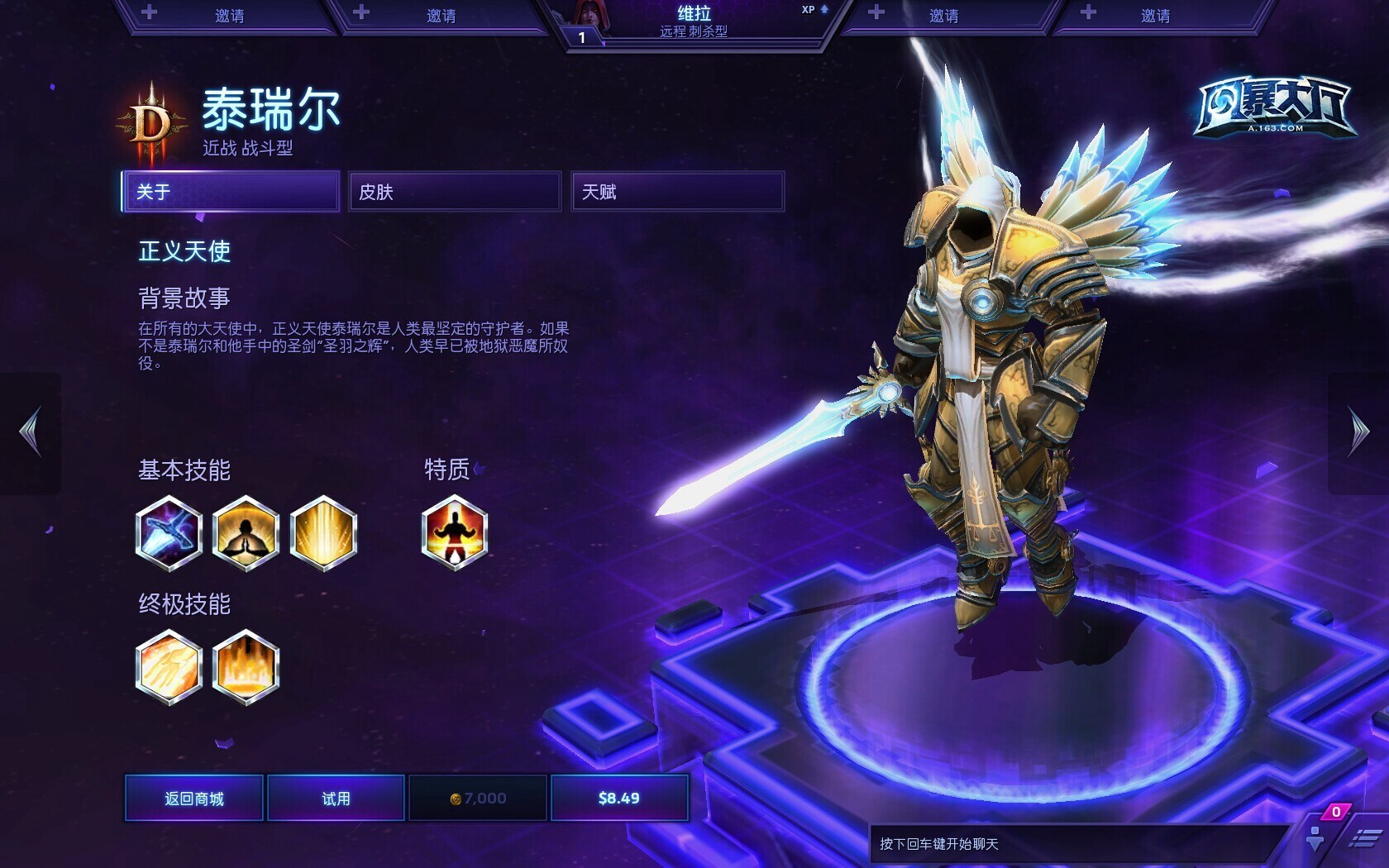Open the list menu icon in corner

[1363, 840]
